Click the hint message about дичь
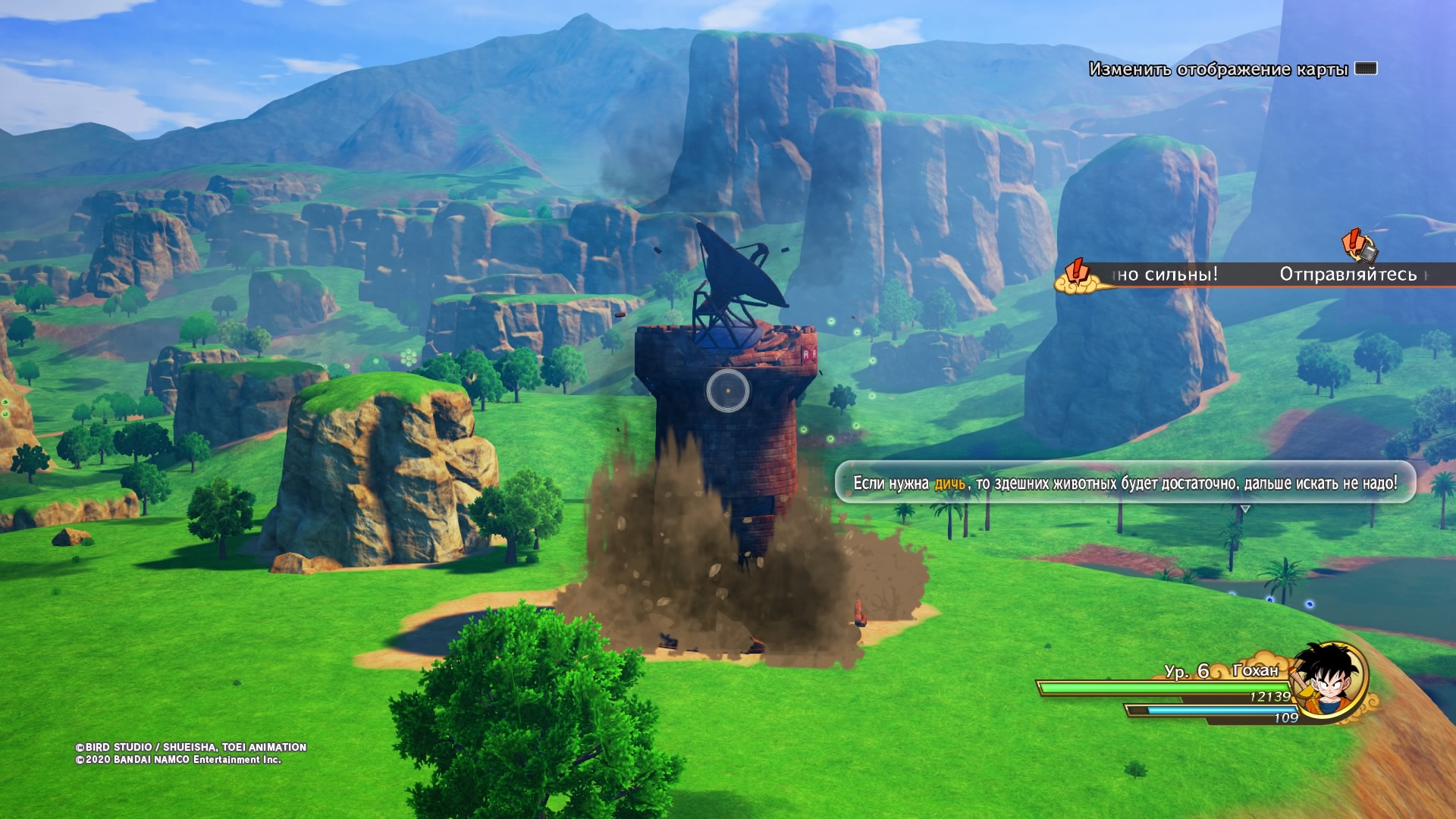 [x=1125, y=483]
